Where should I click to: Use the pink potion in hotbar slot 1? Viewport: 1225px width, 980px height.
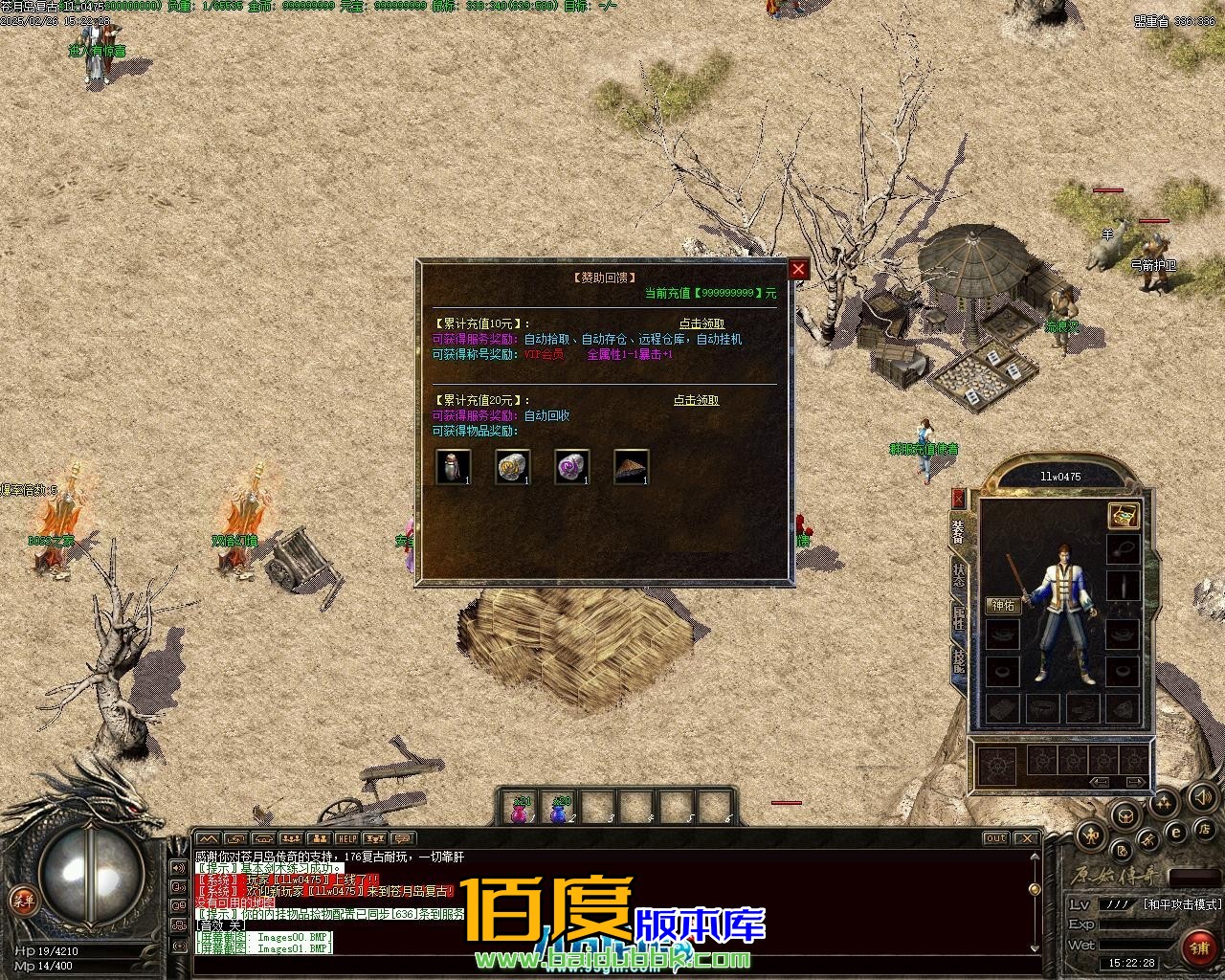pos(520,810)
